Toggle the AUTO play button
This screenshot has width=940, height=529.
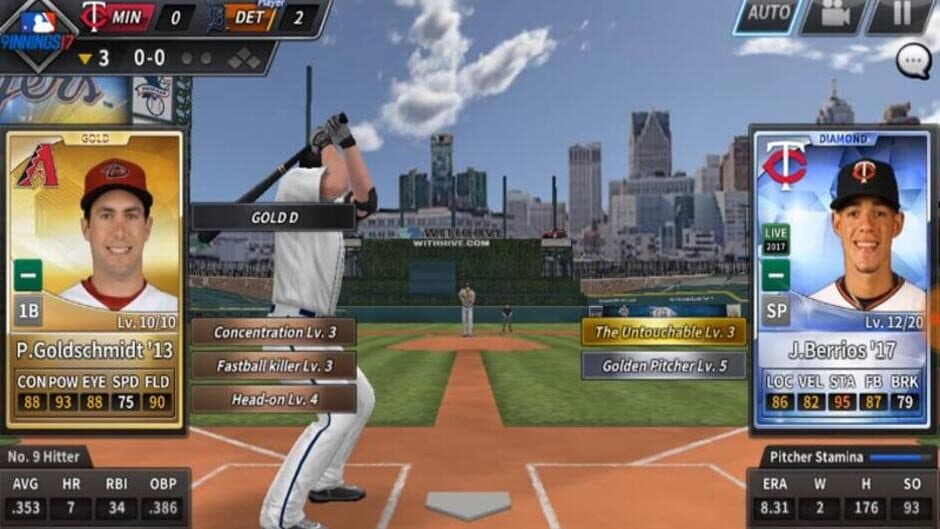(x=769, y=15)
